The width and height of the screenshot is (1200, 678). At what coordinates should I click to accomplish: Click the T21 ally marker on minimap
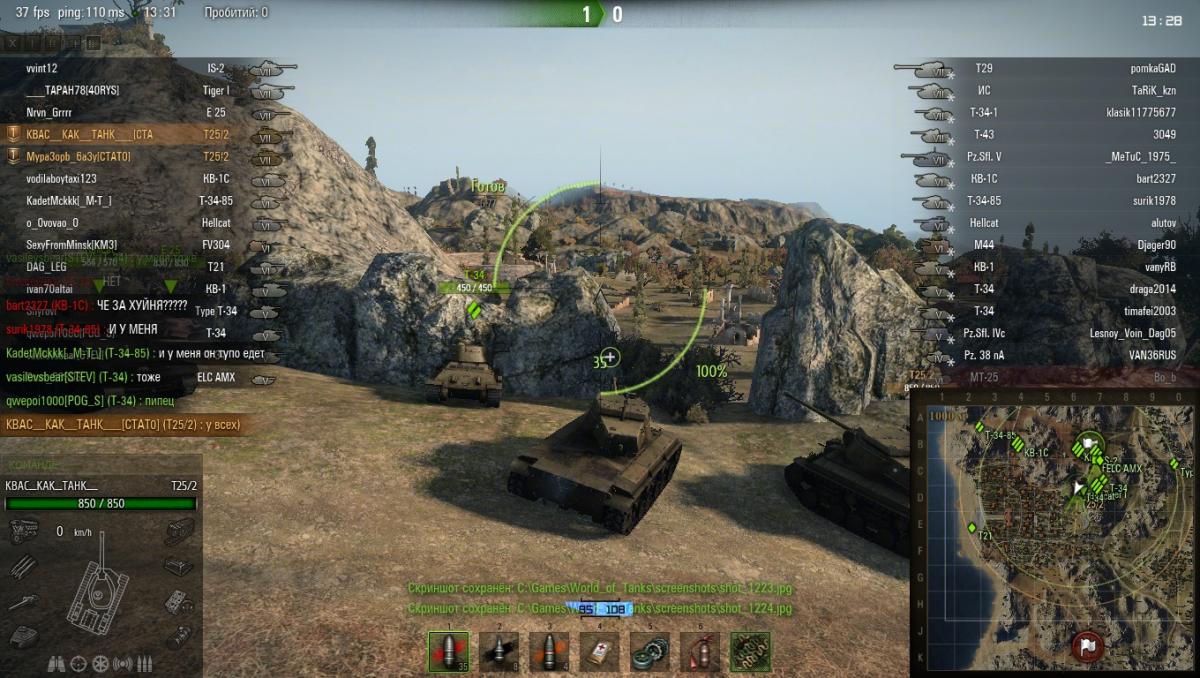pyautogui.click(x=972, y=527)
